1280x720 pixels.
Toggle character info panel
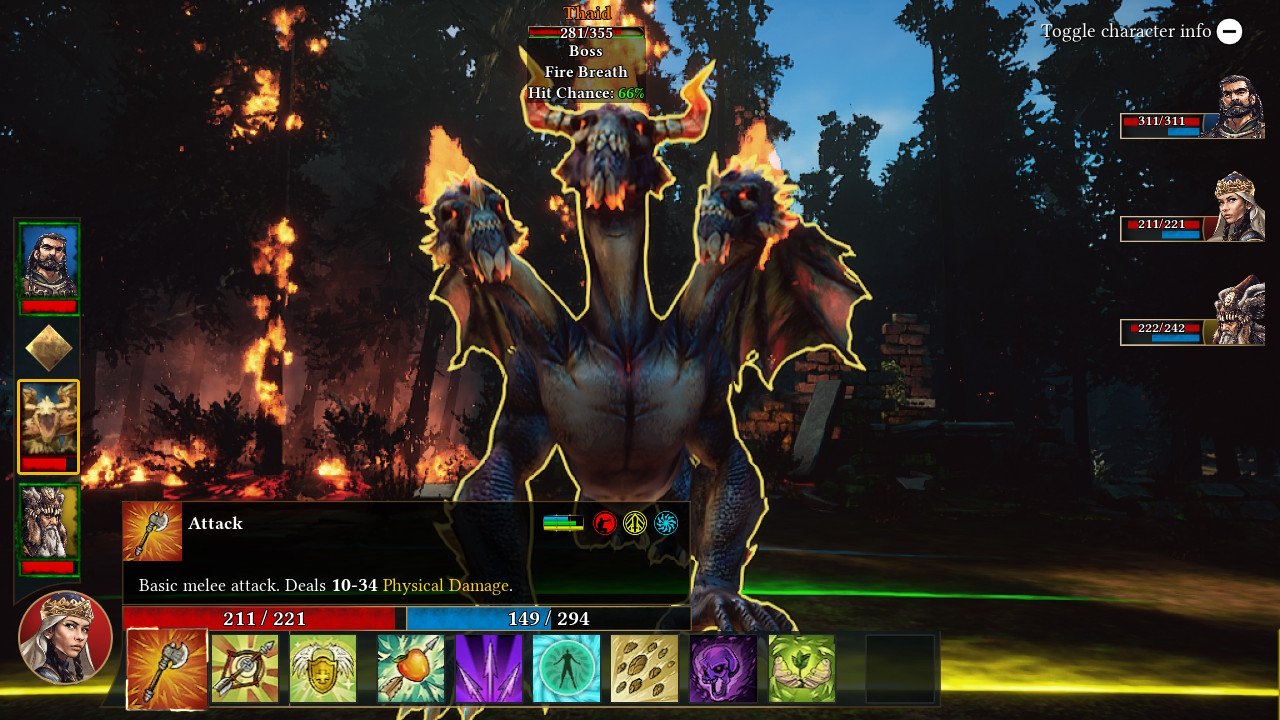pos(1229,31)
